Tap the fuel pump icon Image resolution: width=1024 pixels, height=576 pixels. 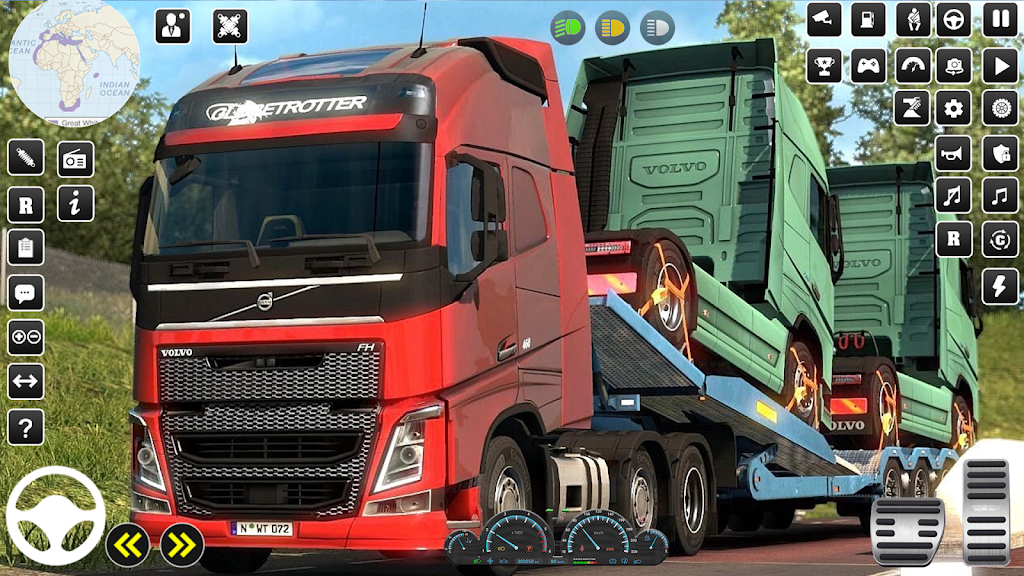pos(868,19)
